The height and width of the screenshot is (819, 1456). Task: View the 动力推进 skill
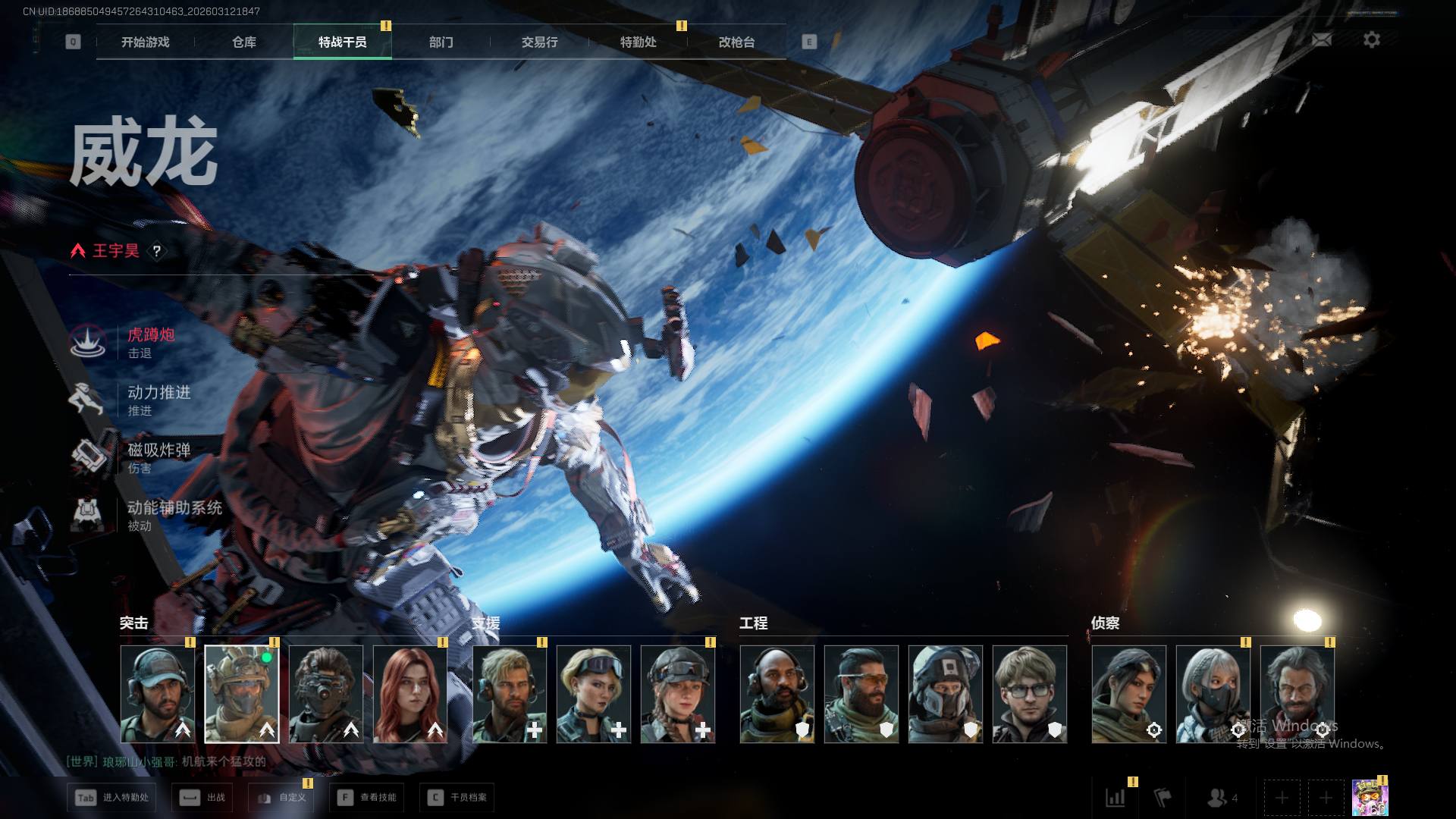[158, 400]
